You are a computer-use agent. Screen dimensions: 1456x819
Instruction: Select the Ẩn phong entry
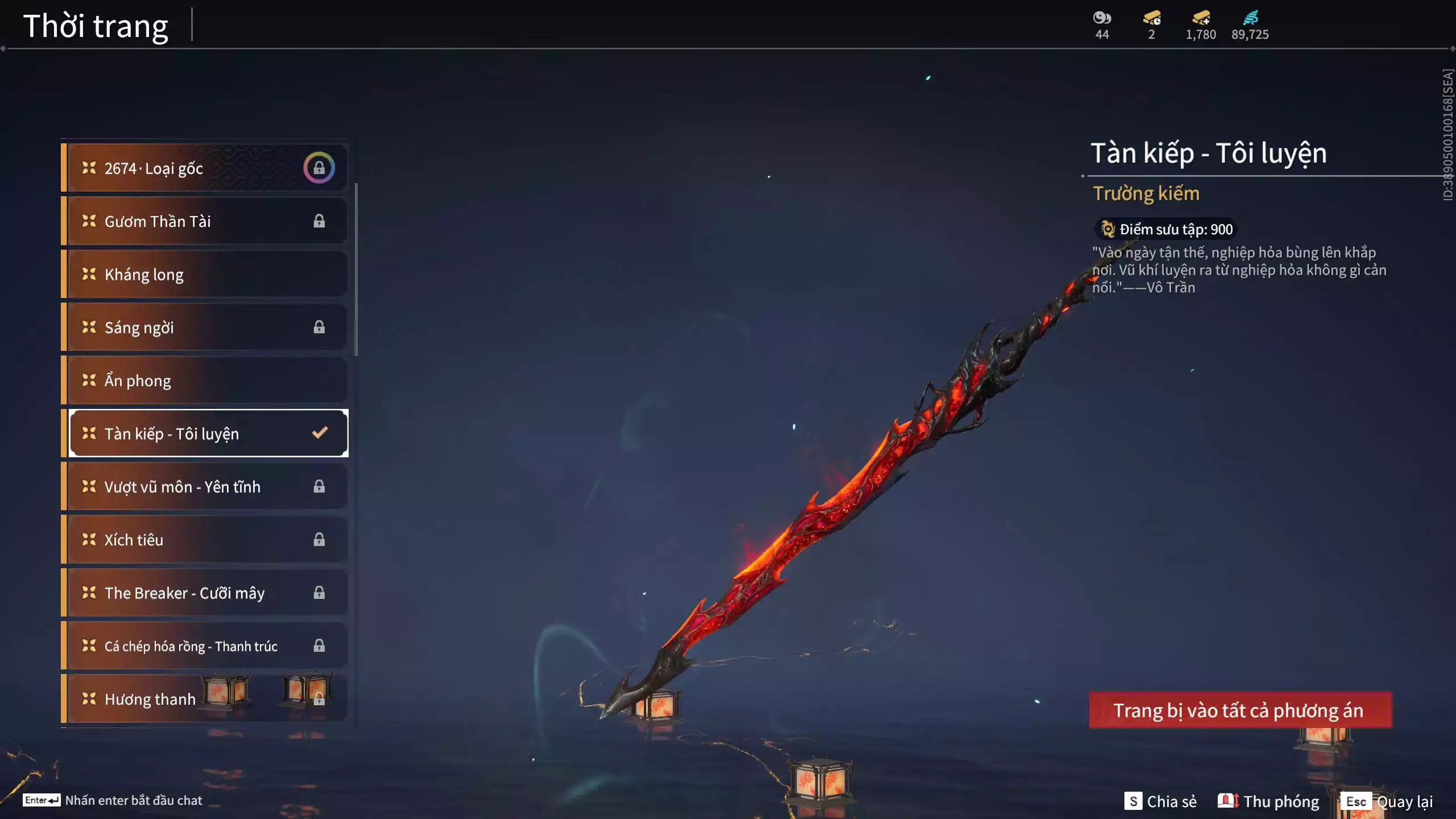click(205, 380)
